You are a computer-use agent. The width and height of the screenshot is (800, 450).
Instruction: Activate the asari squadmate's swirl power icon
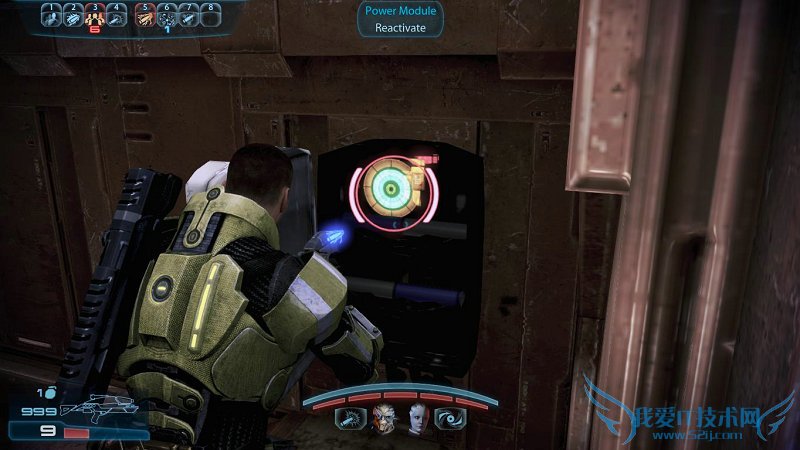pos(448,419)
